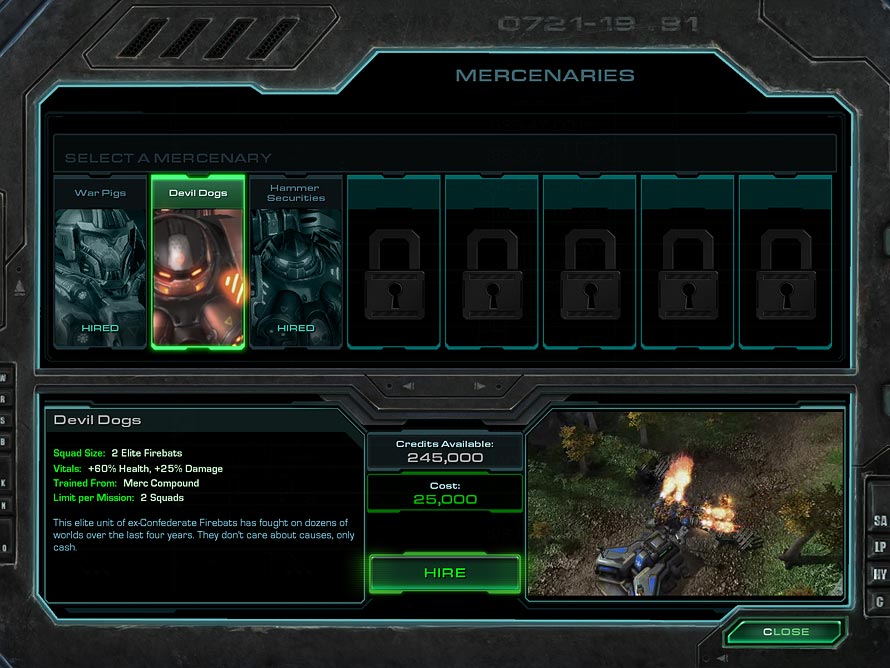
Task: Pick the Hammer Securities mercenary card
Action: (296, 262)
